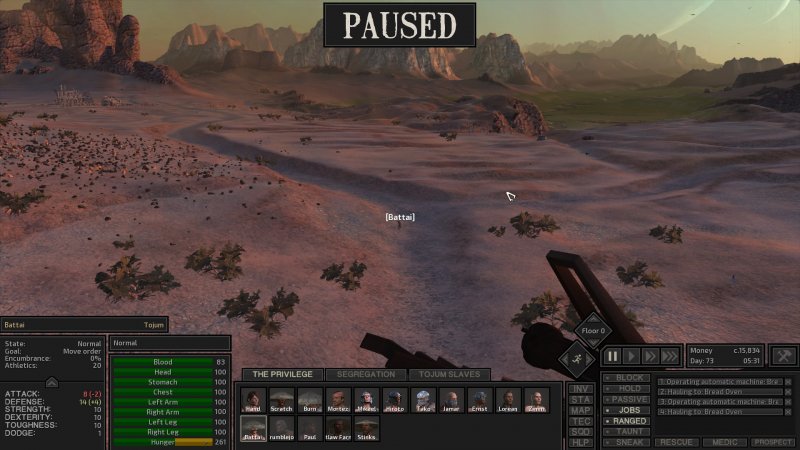This screenshot has height=450, width=800.
Task: Switch to the Segregation squad tab
Action: [366, 375]
